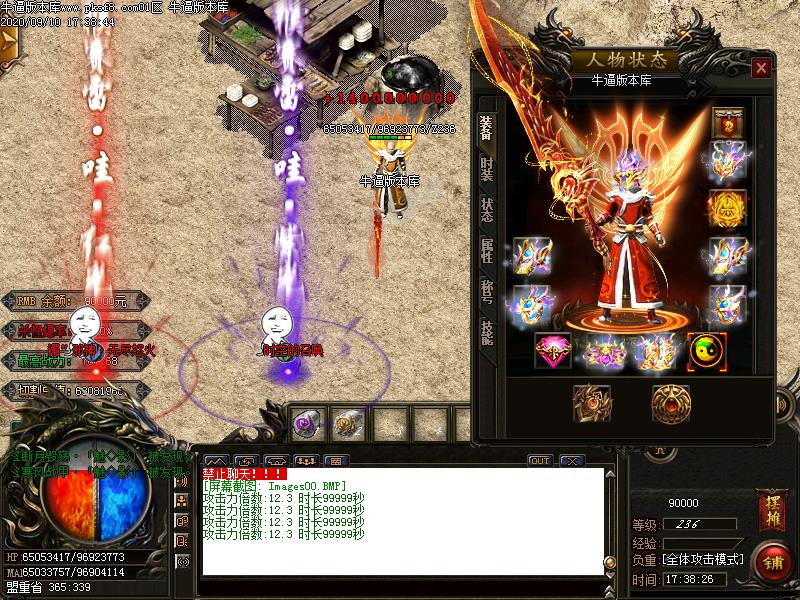Close the chat window with X

pyautogui.click(x=572, y=461)
